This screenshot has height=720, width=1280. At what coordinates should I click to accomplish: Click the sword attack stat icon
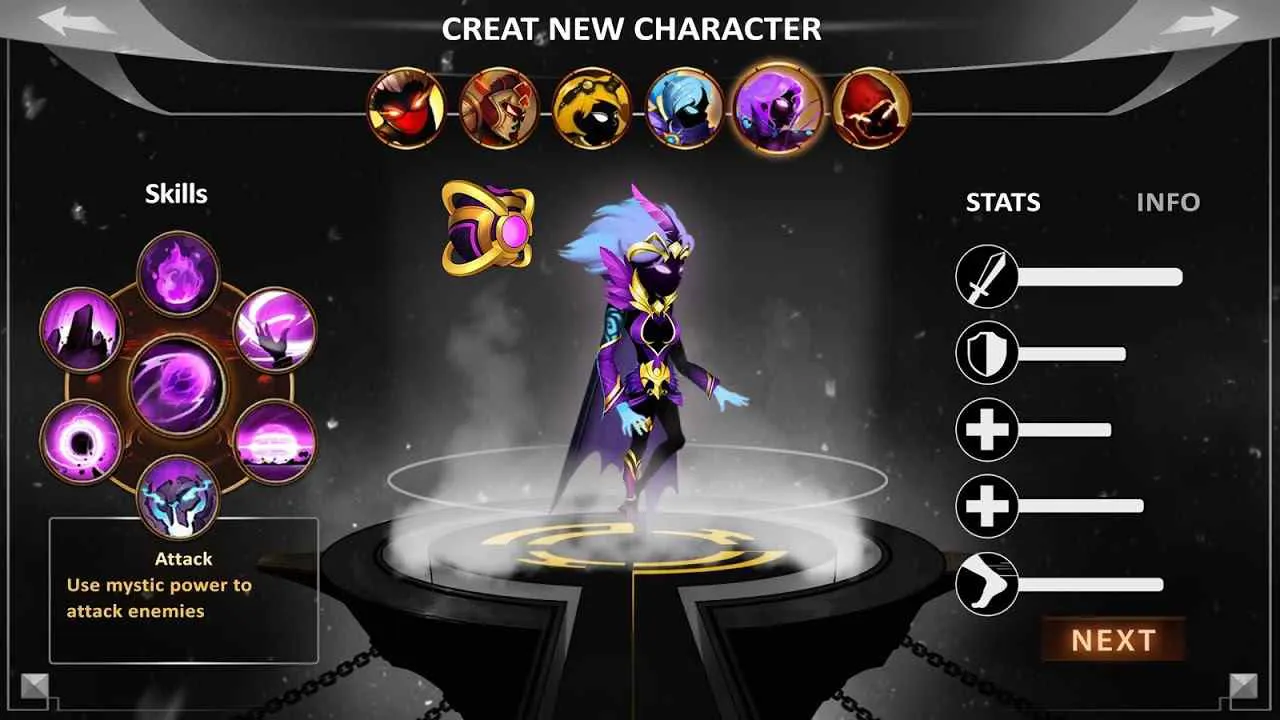(x=985, y=275)
